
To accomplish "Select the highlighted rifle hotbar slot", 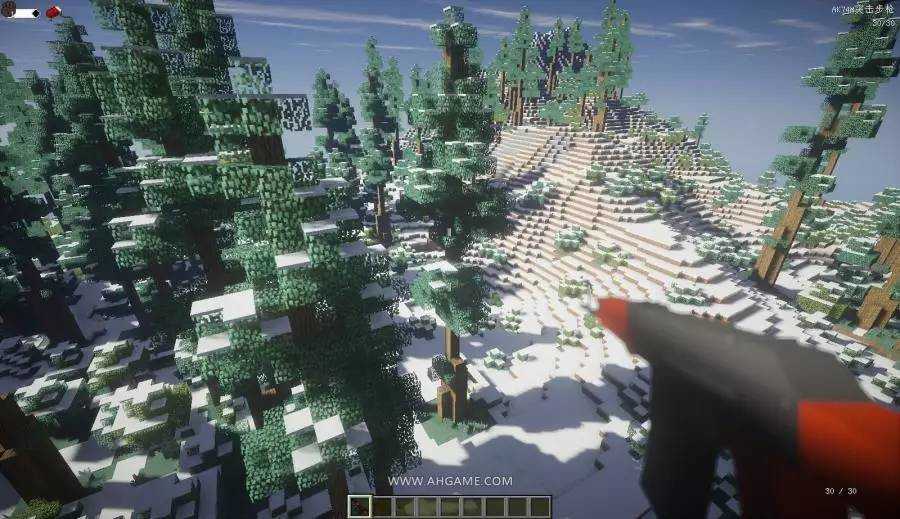I will point(360,507).
